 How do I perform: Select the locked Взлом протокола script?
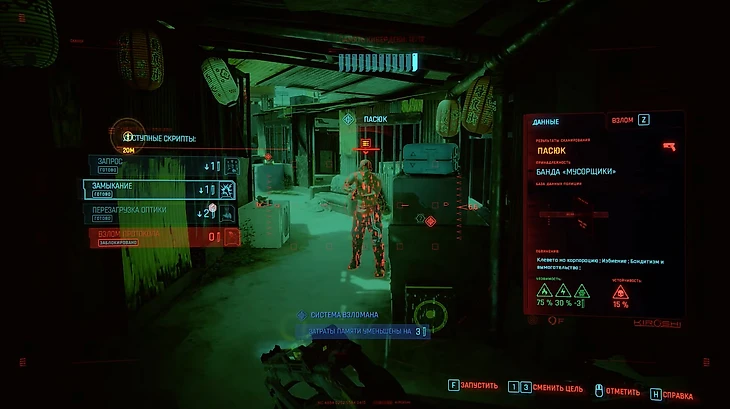tap(160, 237)
